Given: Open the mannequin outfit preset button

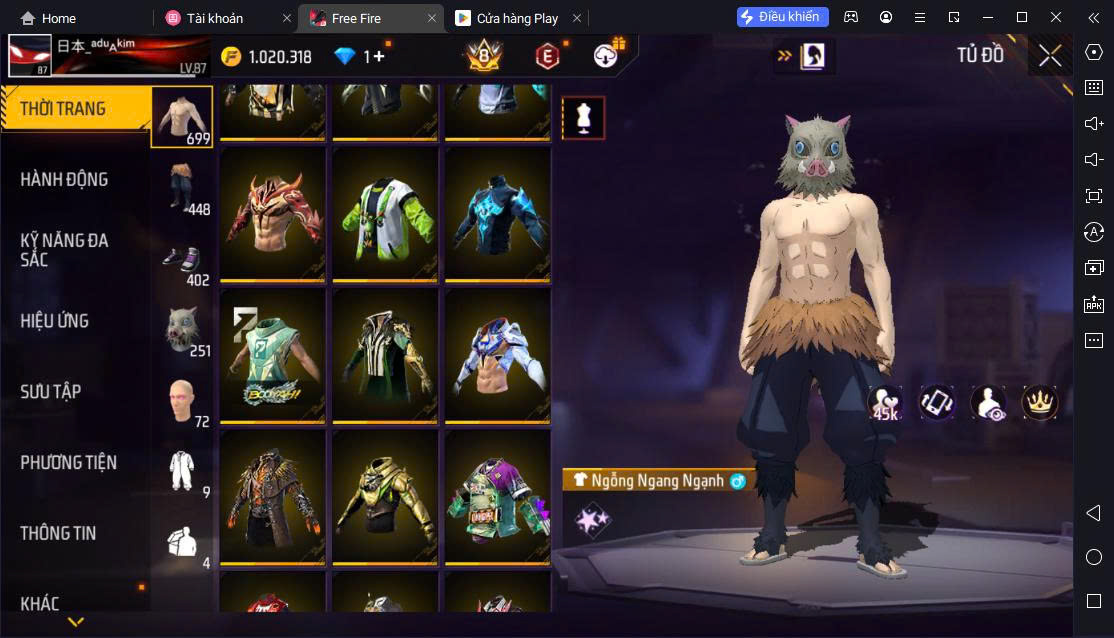Looking at the screenshot, I should pos(583,118).
